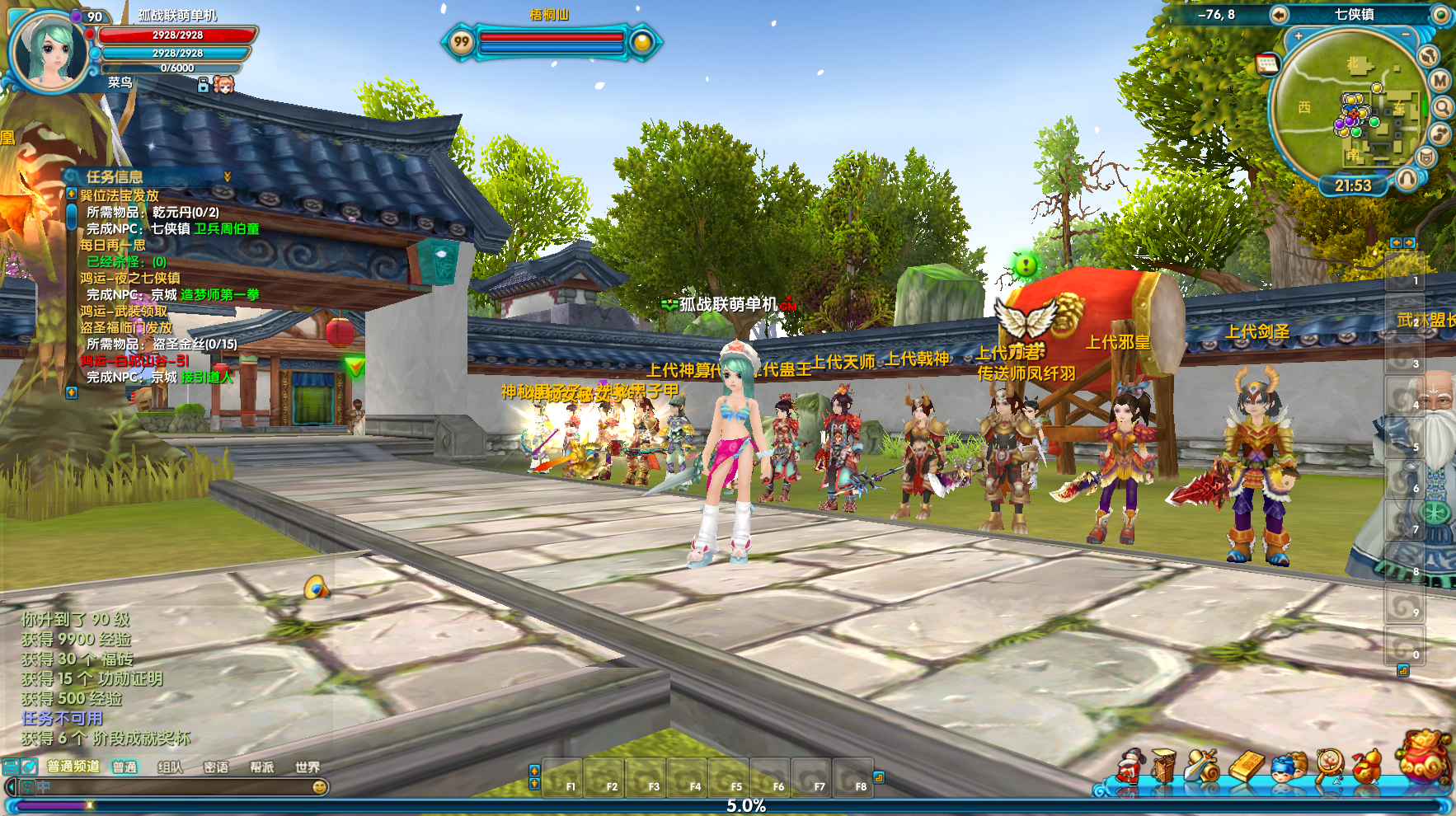
Task: Open the character portrait in top-left
Action: pyautogui.click(x=49, y=49)
